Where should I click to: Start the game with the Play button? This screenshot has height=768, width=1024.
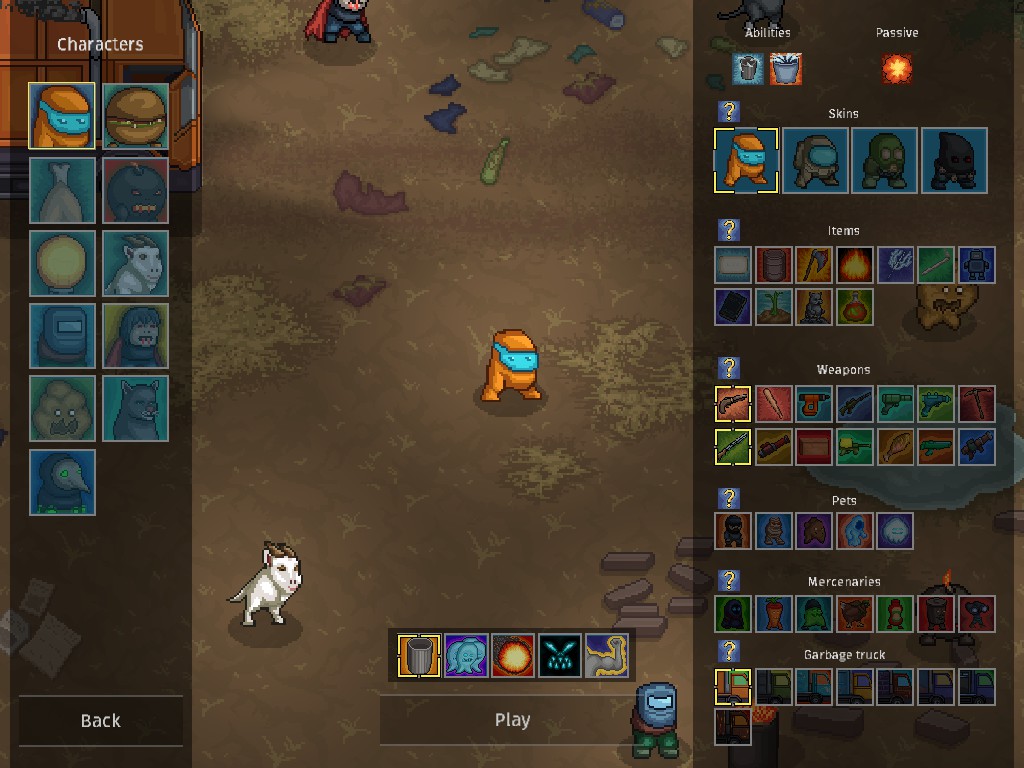(x=512, y=720)
